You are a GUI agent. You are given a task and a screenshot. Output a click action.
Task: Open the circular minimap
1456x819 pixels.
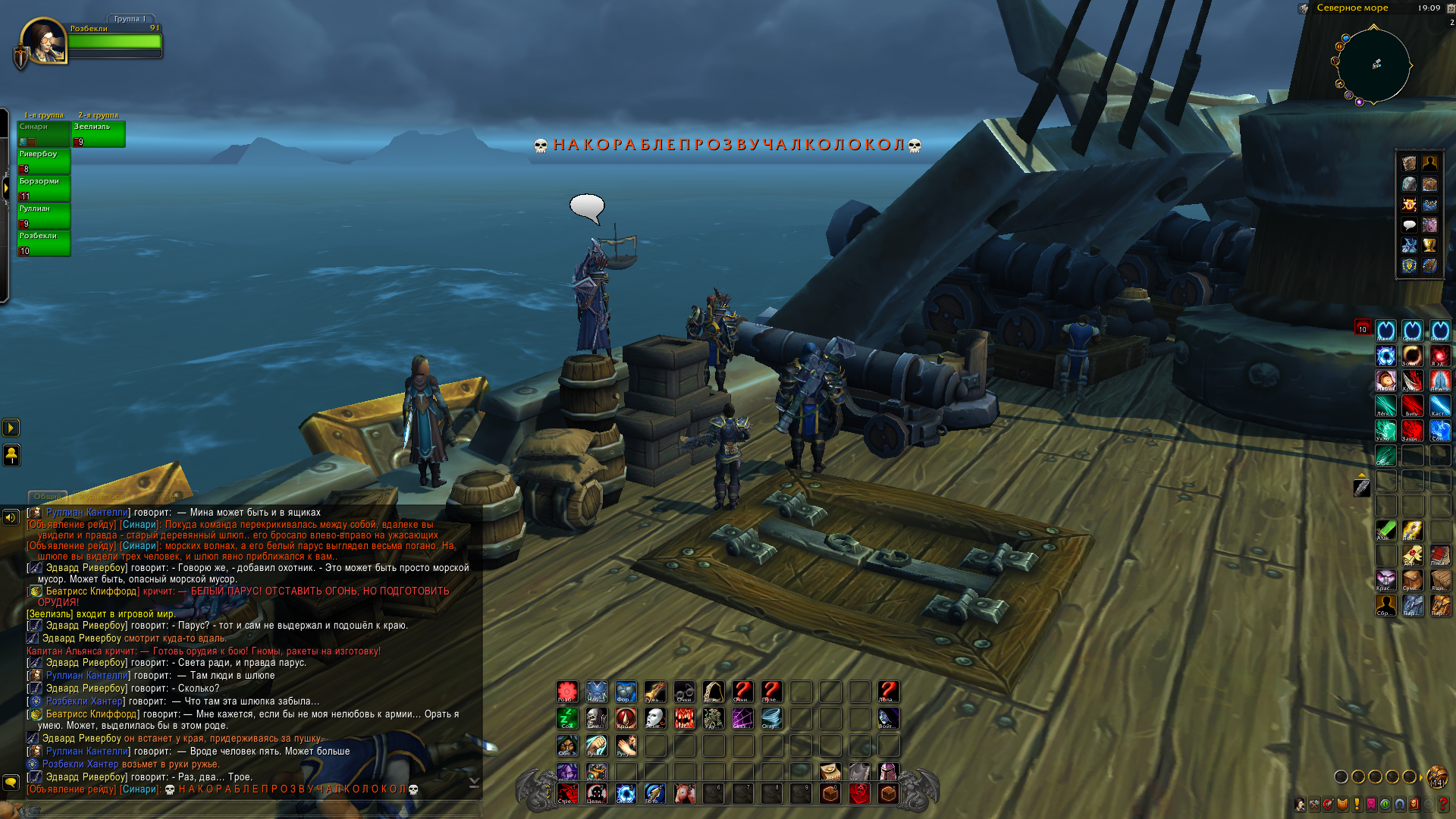click(x=1373, y=65)
